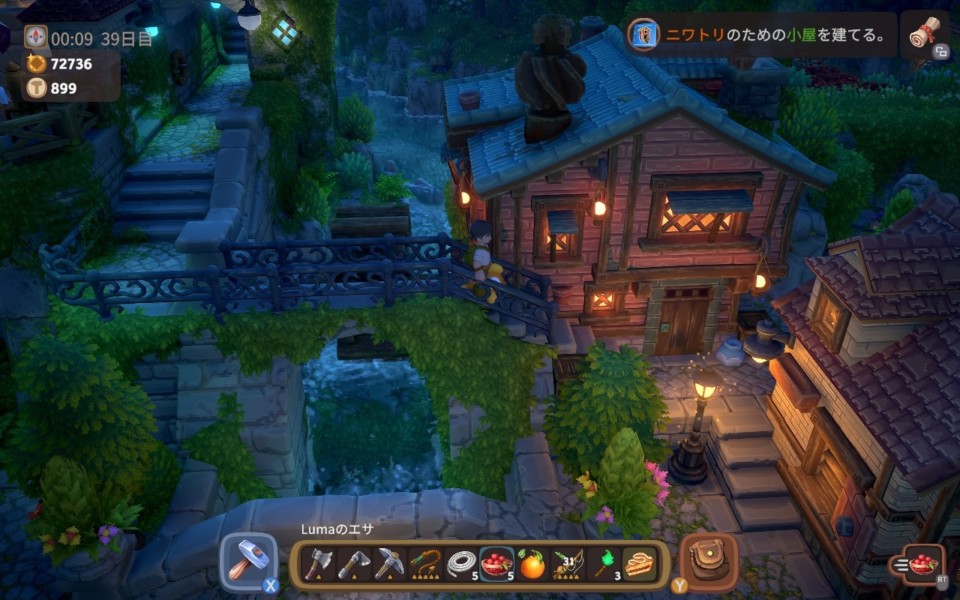960x600 pixels.
Task: Choose the cake slice hotbar slot
Action: coord(639,565)
